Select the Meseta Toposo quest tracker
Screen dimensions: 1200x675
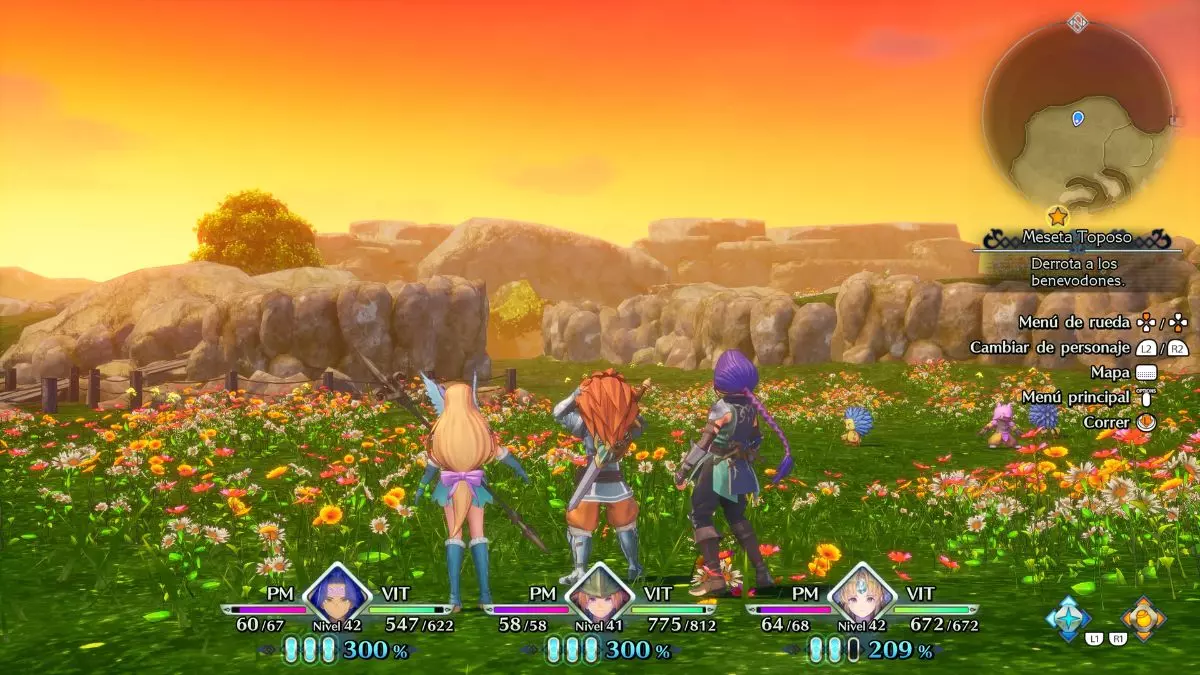[1077, 238]
